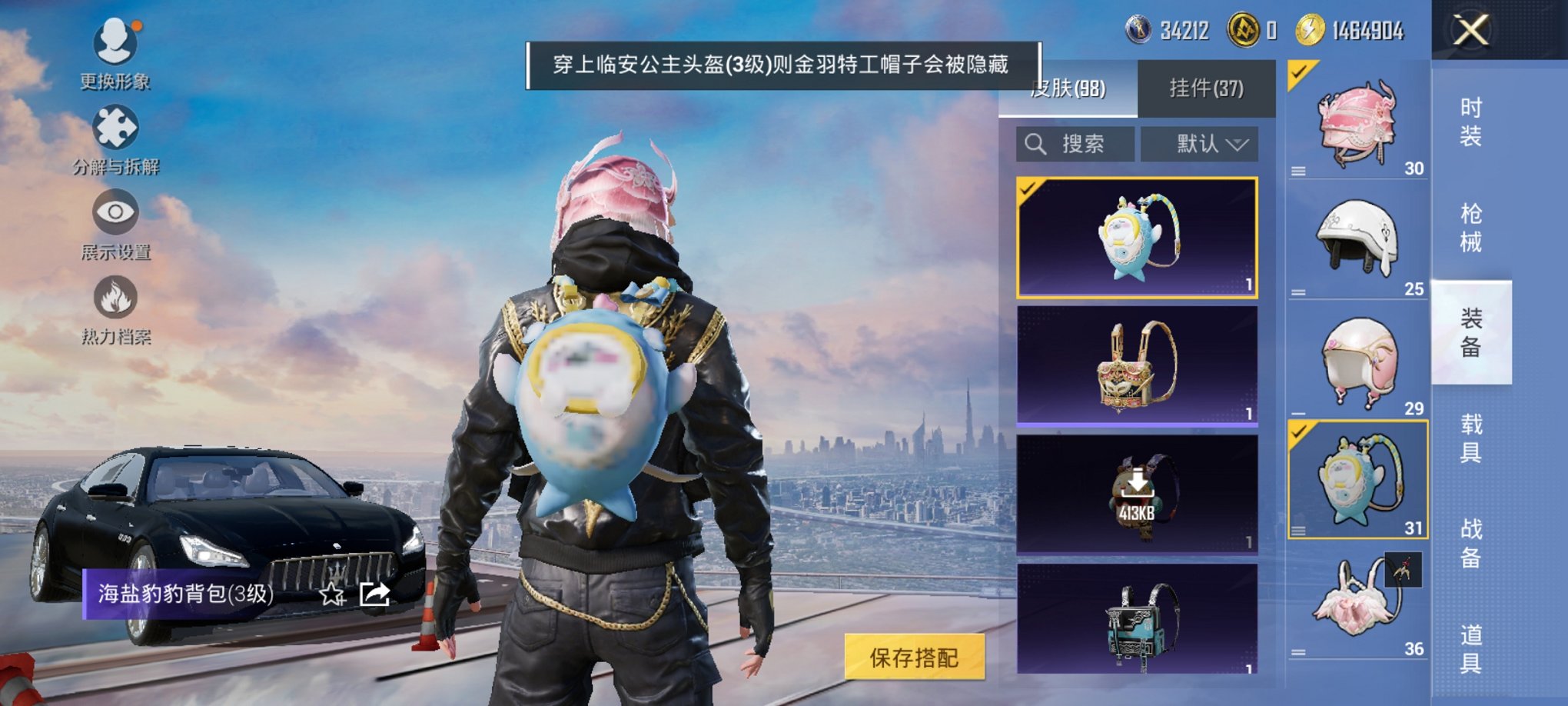Open the 默认 sorting dropdown
Image resolution: width=1568 pixels, height=706 pixels.
[x=1199, y=145]
